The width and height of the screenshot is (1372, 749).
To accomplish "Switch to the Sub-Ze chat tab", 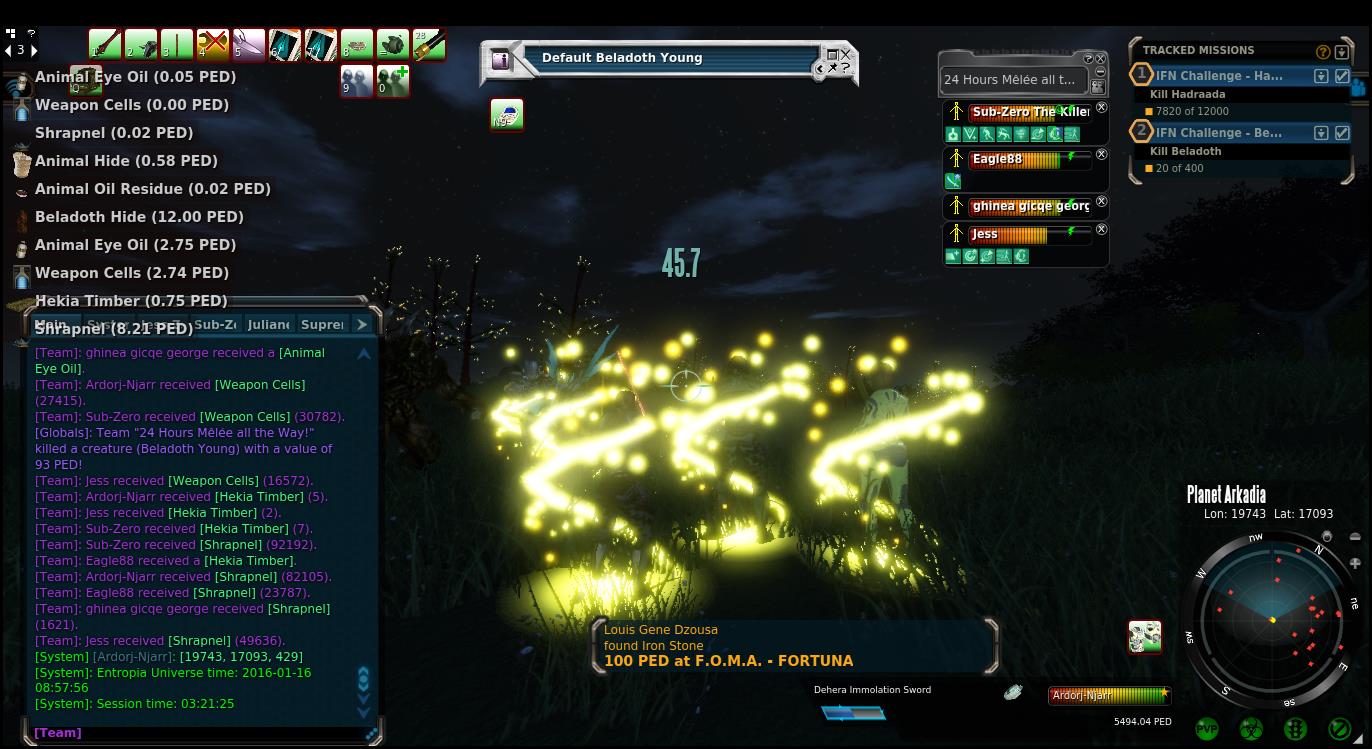I will pyautogui.click(x=215, y=325).
